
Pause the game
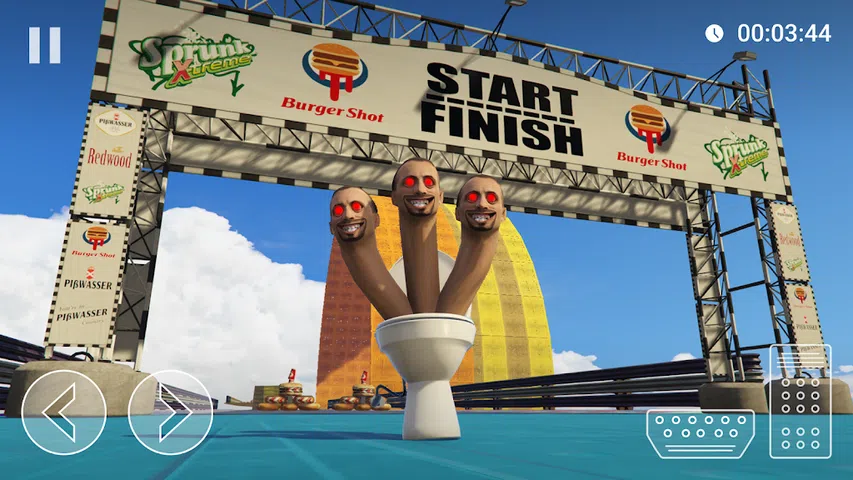[x=44, y=45]
